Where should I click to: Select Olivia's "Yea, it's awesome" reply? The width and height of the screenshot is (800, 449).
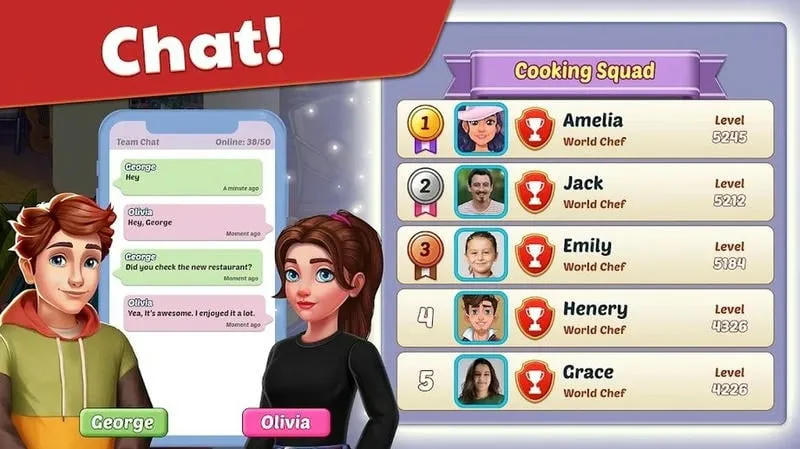coord(192,313)
